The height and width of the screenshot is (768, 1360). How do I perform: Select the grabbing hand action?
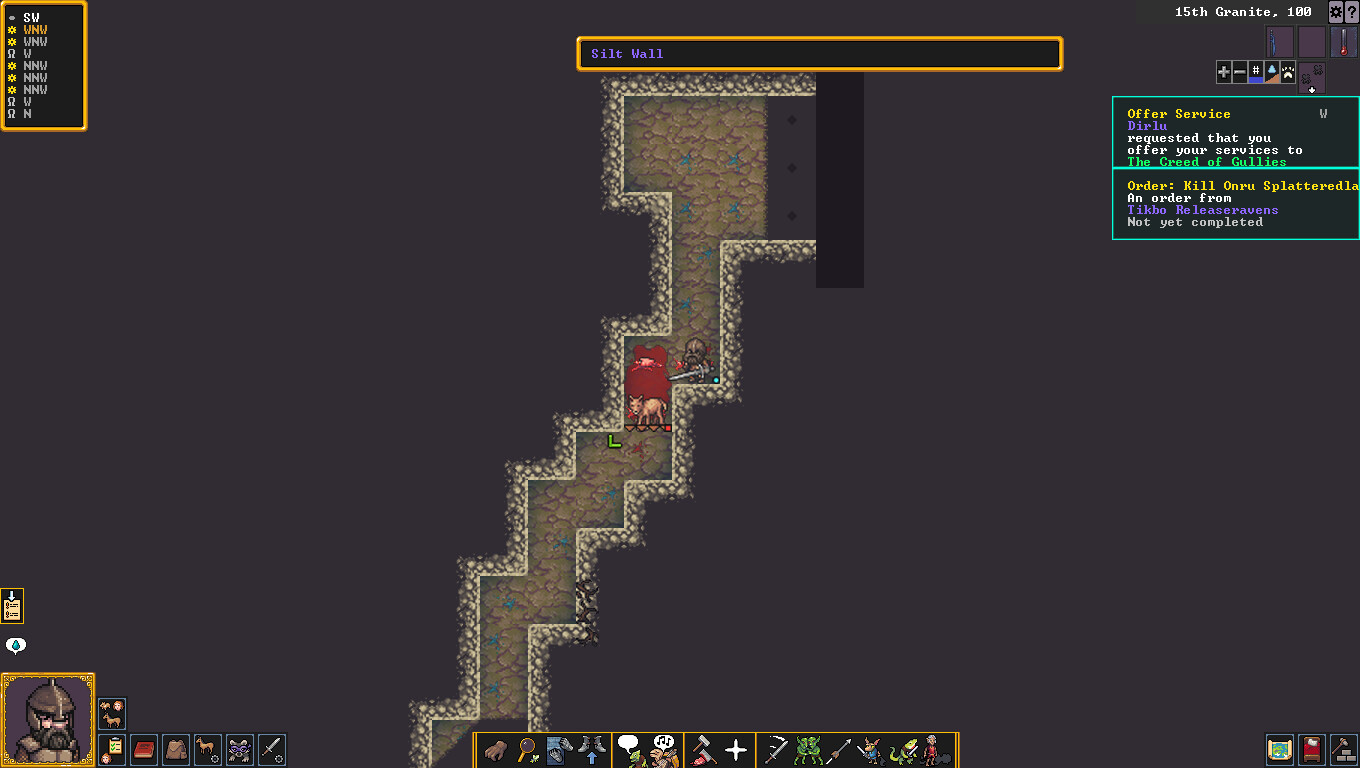tap(496, 749)
